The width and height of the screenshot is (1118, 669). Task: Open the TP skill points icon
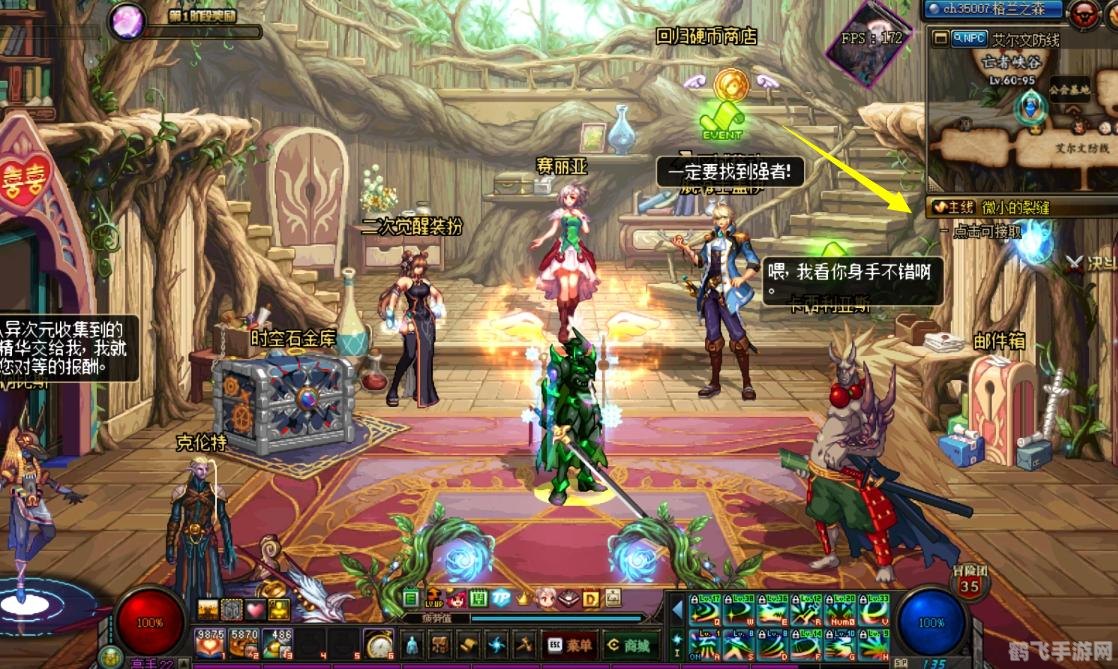[500, 598]
